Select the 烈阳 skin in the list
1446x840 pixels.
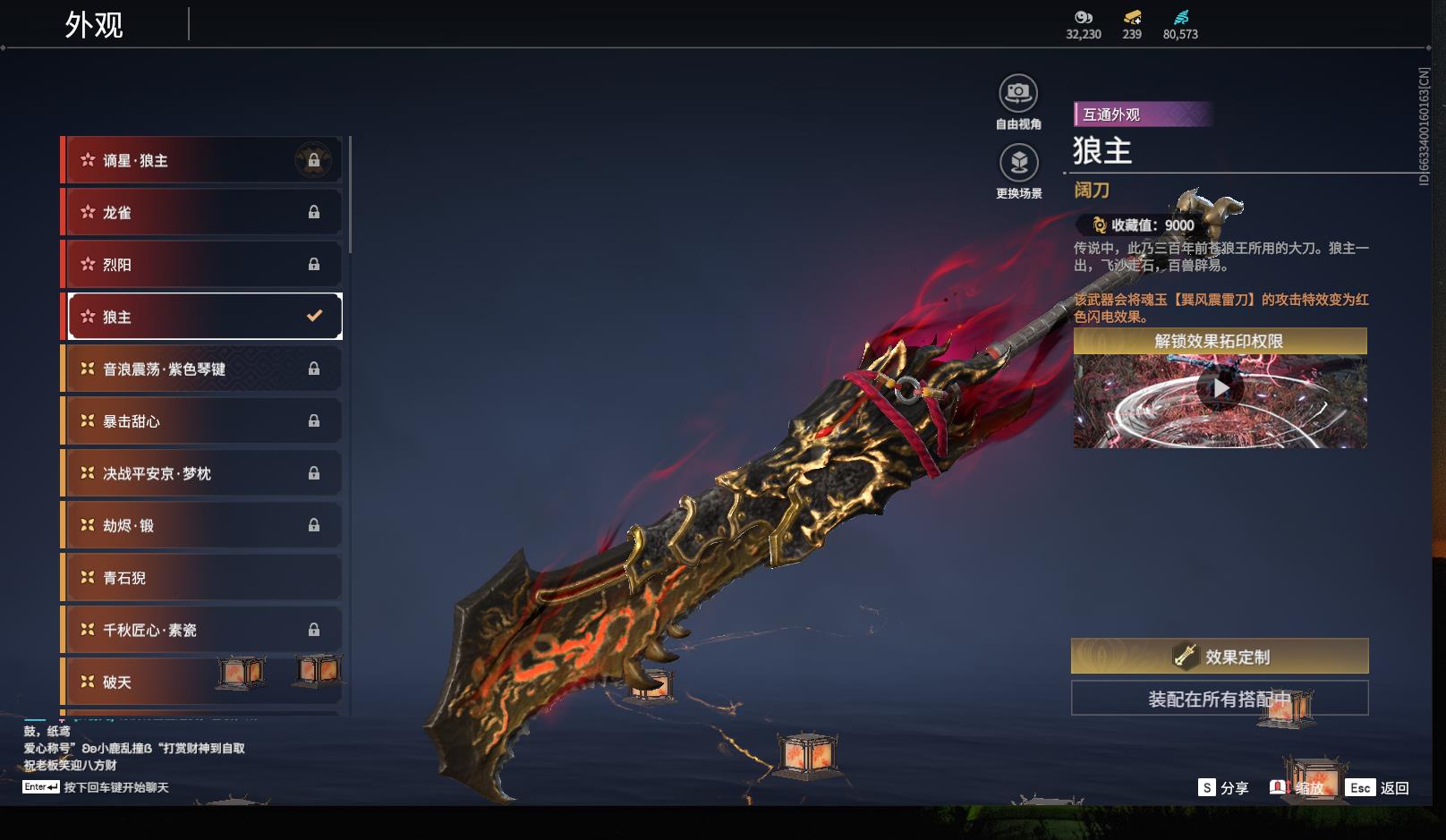click(x=201, y=265)
